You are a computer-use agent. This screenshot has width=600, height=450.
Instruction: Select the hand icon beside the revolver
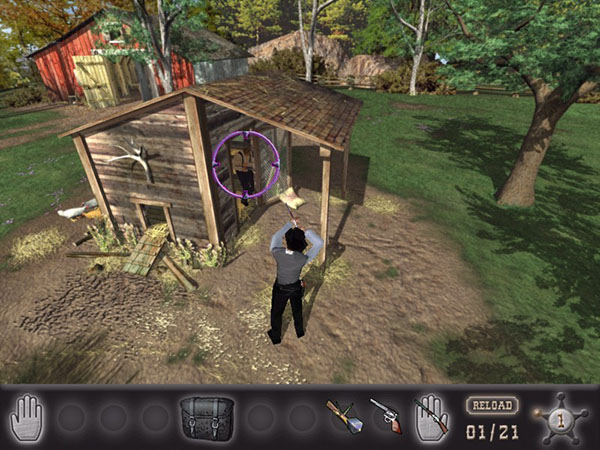pos(431,417)
